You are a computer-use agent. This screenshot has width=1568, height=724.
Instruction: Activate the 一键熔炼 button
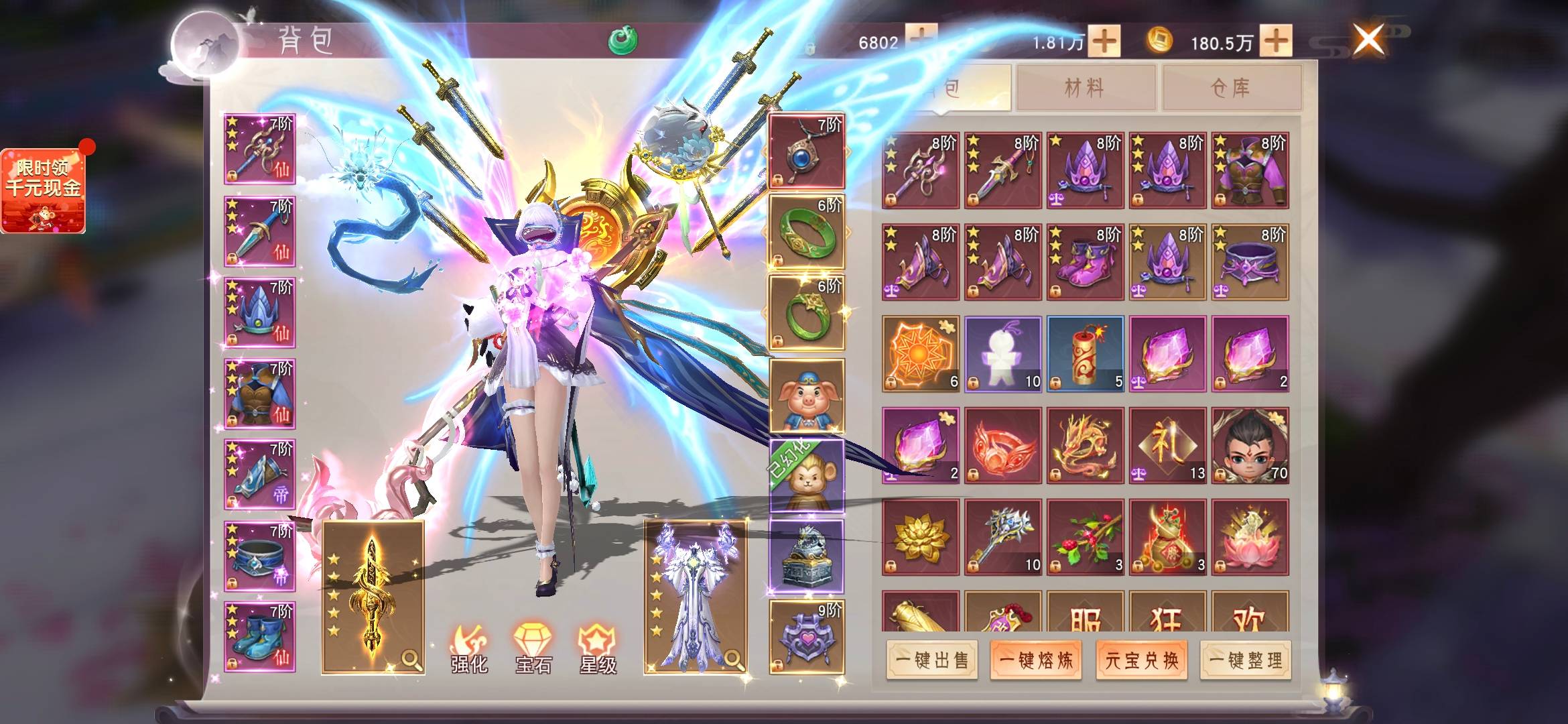[x=1036, y=660]
